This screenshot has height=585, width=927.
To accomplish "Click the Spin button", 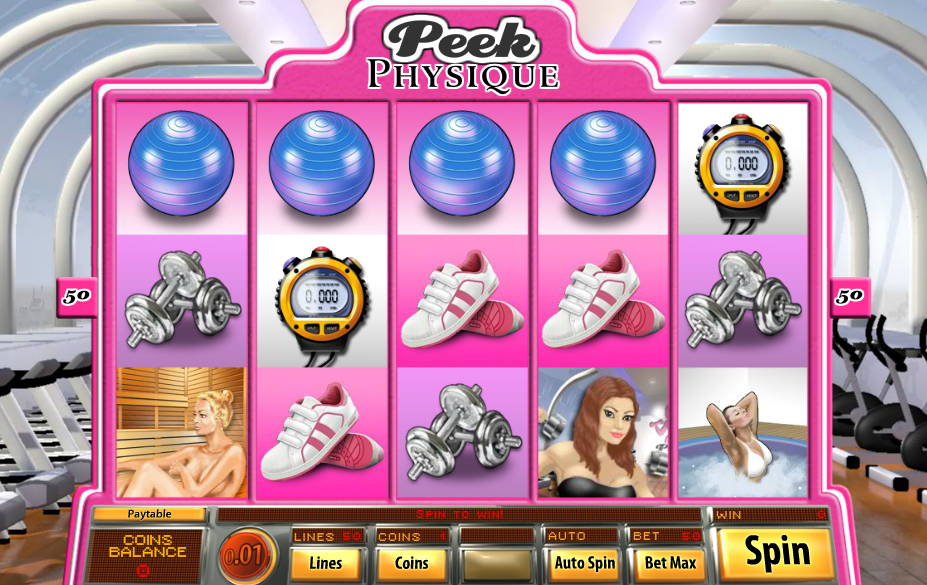I will 776,552.
